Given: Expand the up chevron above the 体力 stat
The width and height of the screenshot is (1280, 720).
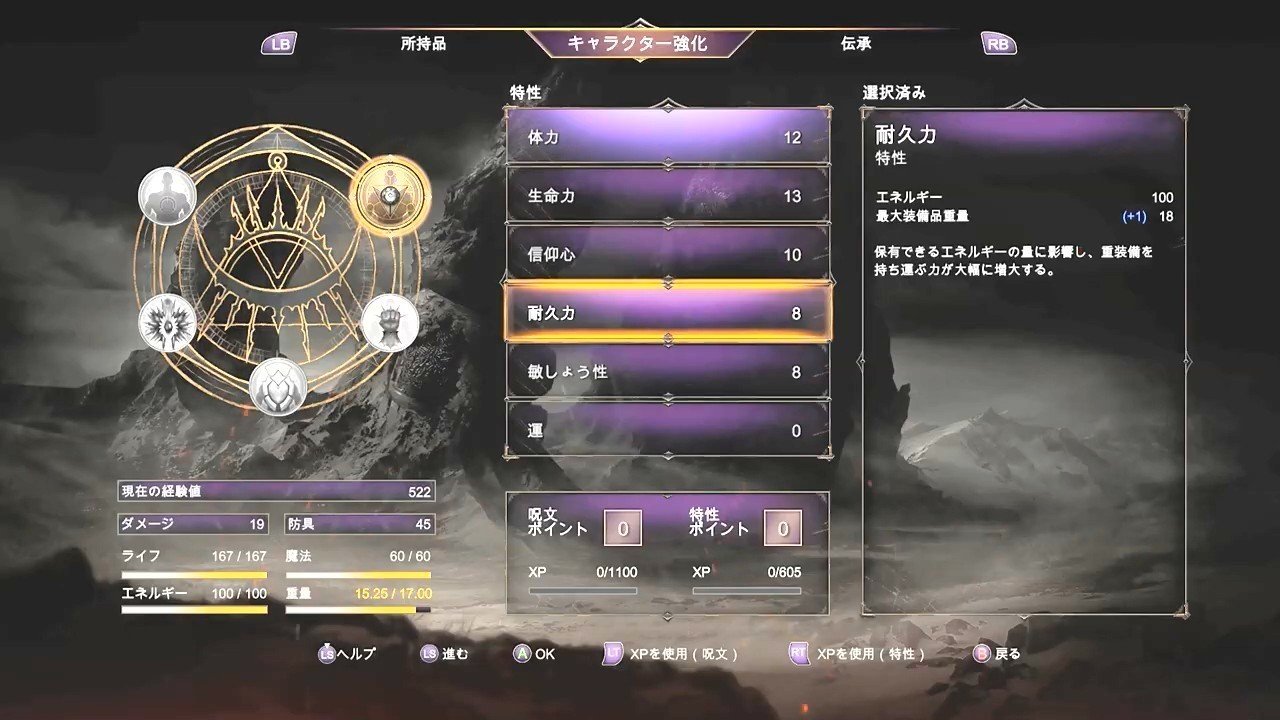Looking at the screenshot, I should coord(668,103).
